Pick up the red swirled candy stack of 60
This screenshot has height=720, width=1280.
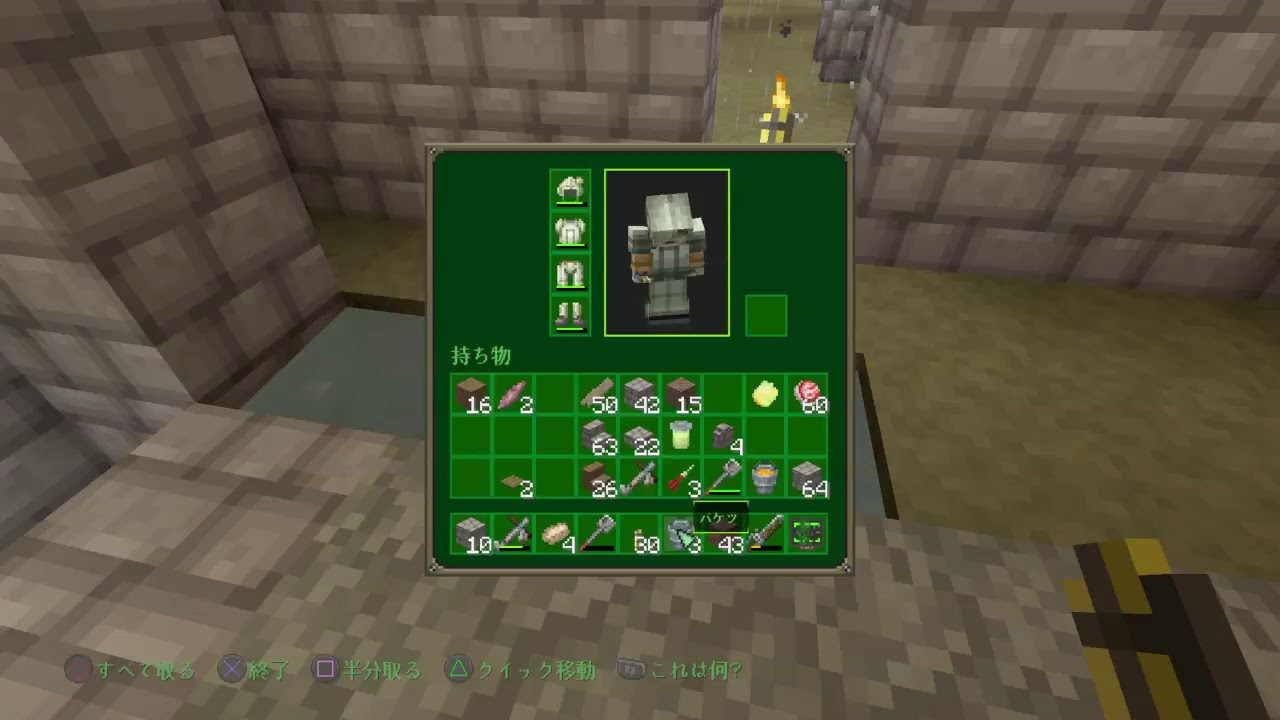click(x=806, y=396)
